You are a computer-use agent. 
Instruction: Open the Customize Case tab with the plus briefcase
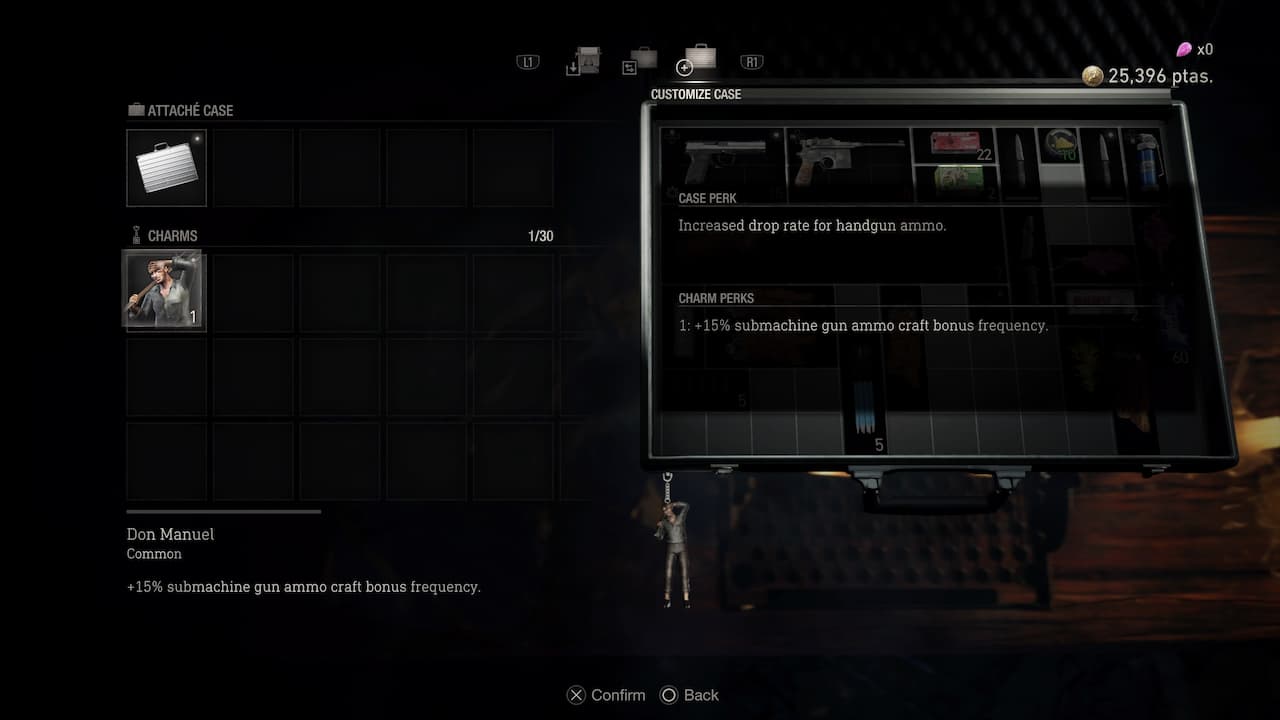pyautogui.click(x=697, y=62)
